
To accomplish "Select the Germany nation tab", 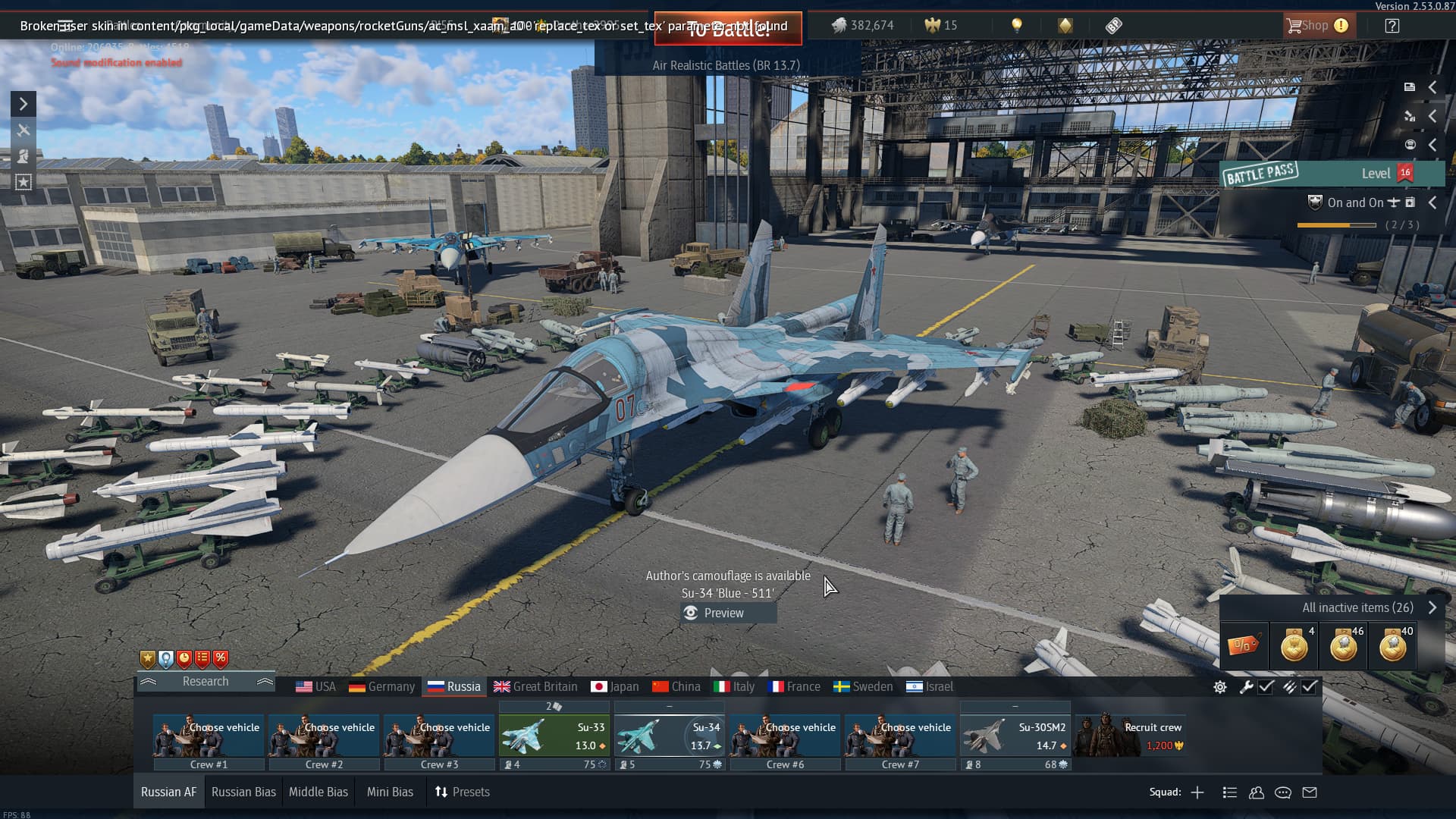I will coord(382,686).
